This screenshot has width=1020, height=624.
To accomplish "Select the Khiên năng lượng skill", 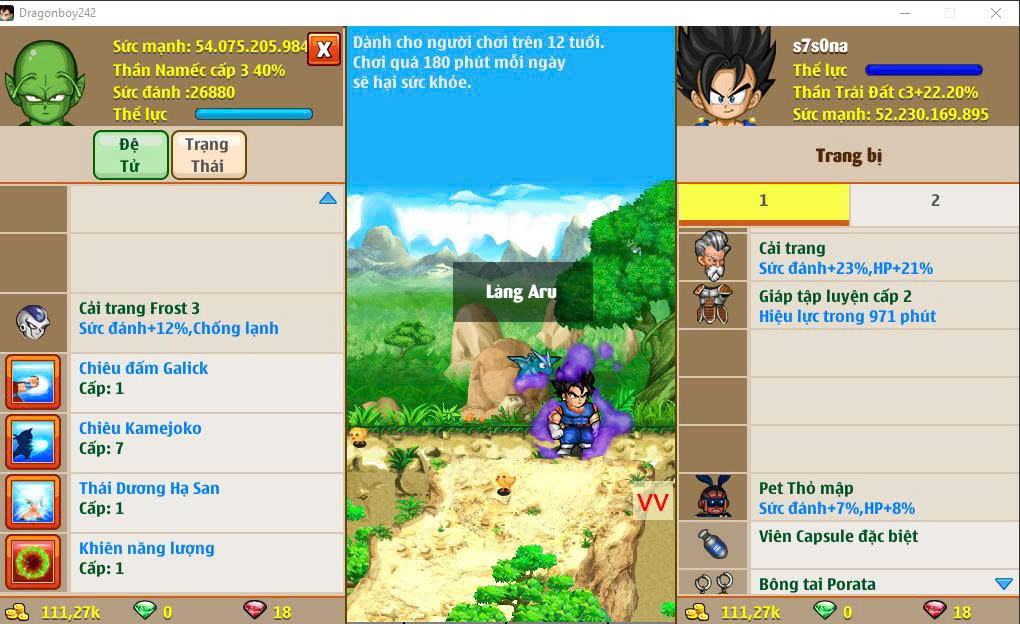I will 178,559.
